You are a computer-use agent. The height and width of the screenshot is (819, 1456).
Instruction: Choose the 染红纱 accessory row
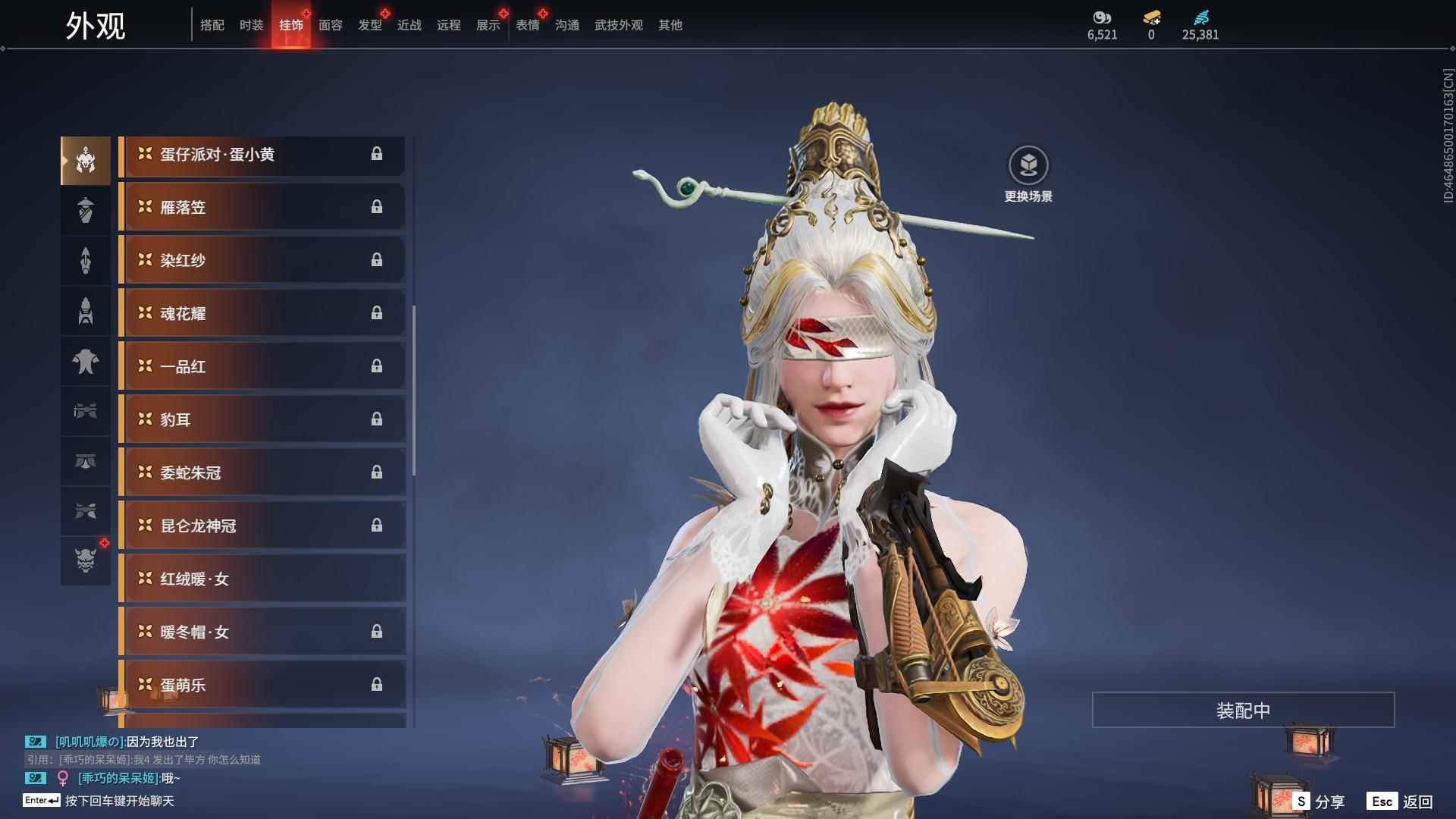(262, 260)
